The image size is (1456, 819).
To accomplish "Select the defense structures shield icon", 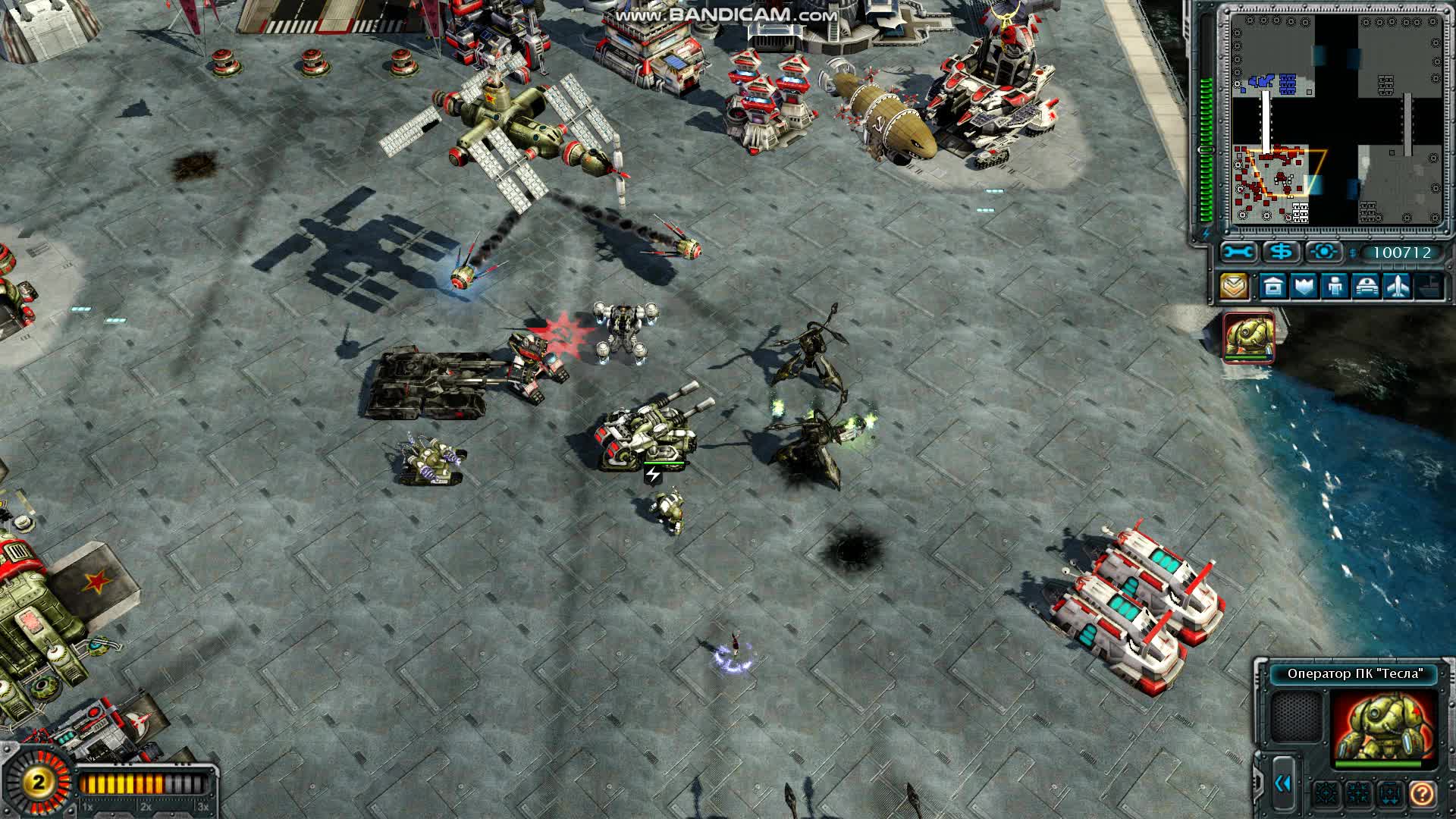I will click(1304, 285).
